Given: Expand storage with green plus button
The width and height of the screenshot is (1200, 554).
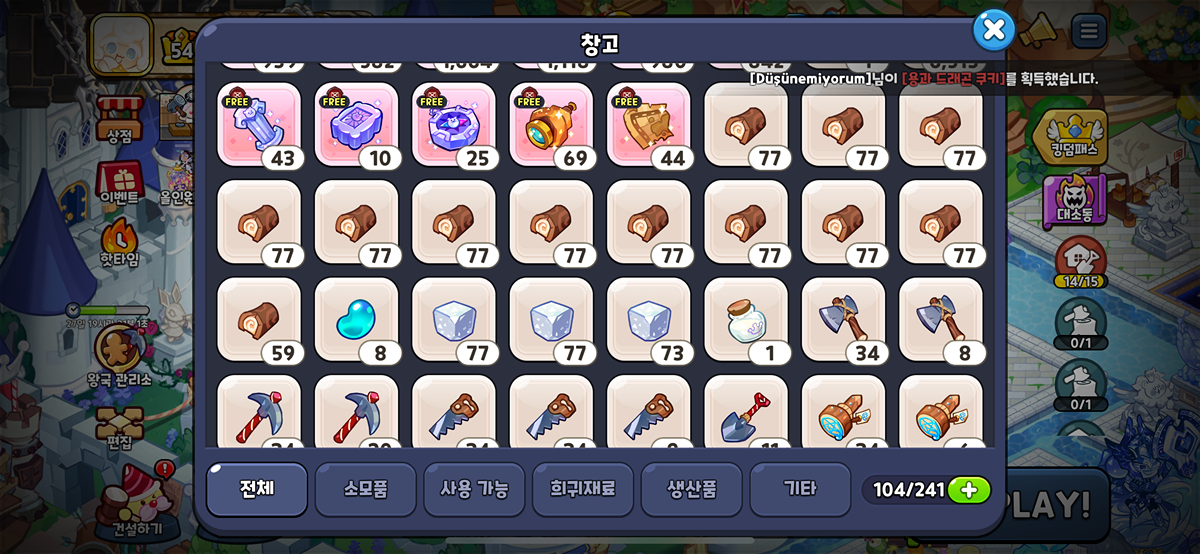Looking at the screenshot, I should [968, 490].
